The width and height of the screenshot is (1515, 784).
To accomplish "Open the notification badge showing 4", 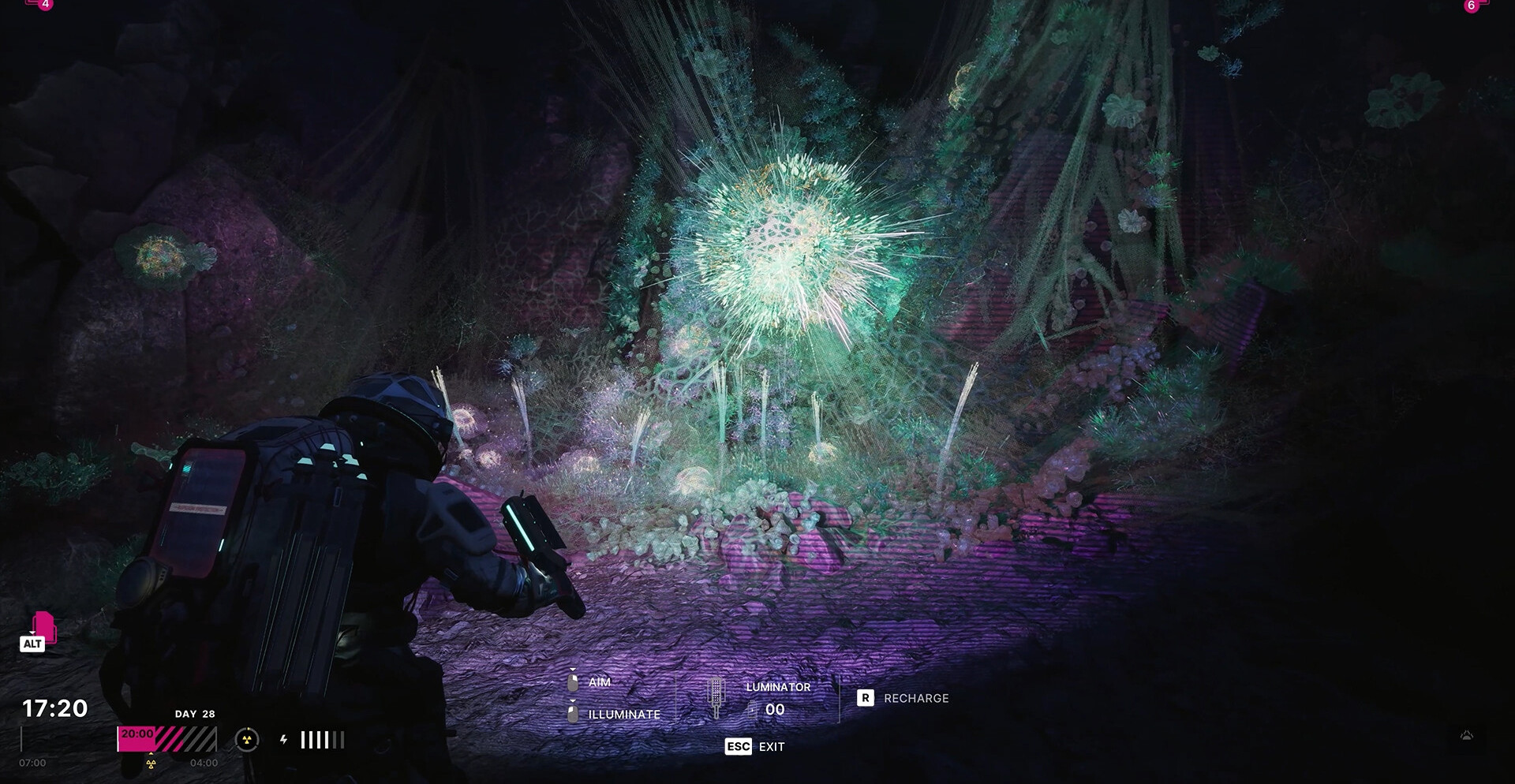I will pos(45,5).
